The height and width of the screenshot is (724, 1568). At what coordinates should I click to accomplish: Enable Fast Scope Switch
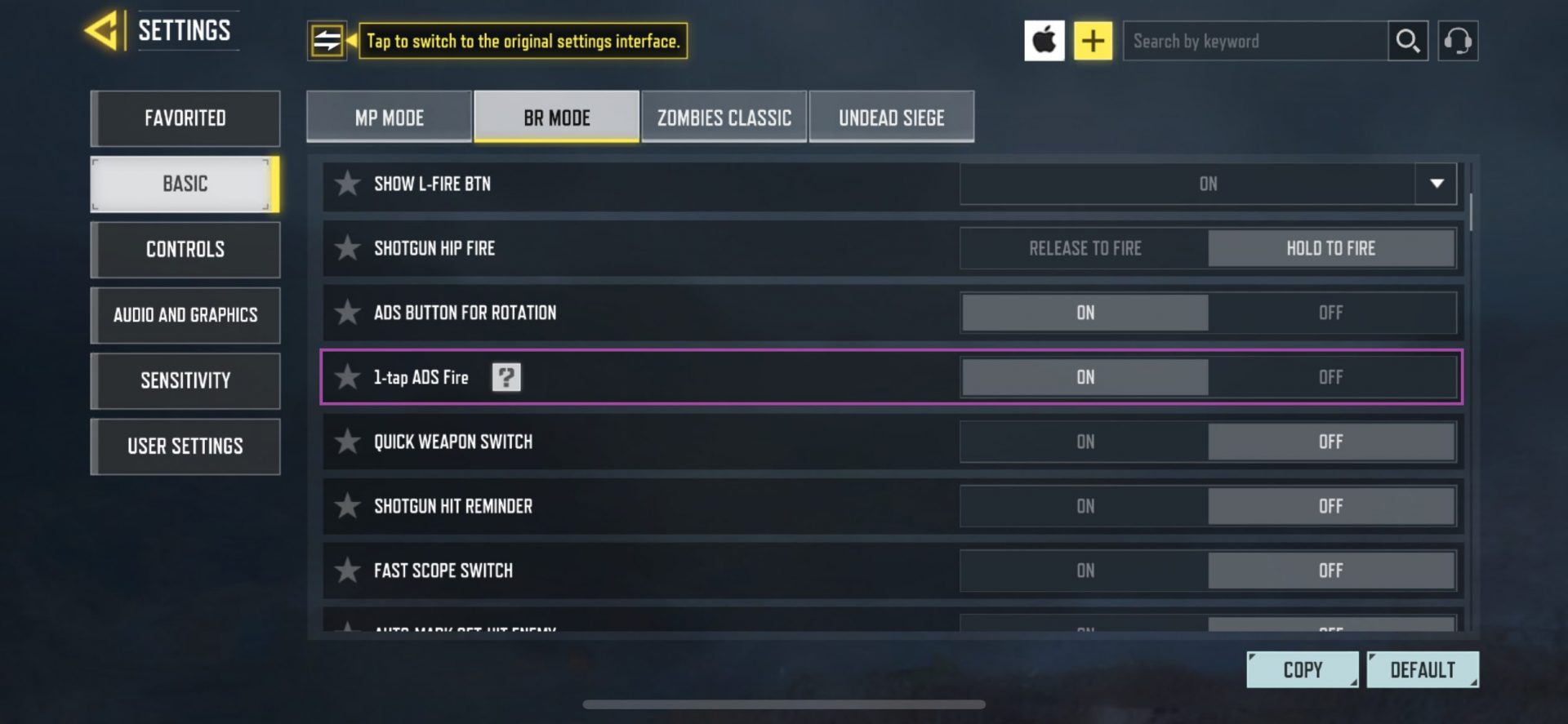point(1085,570)
